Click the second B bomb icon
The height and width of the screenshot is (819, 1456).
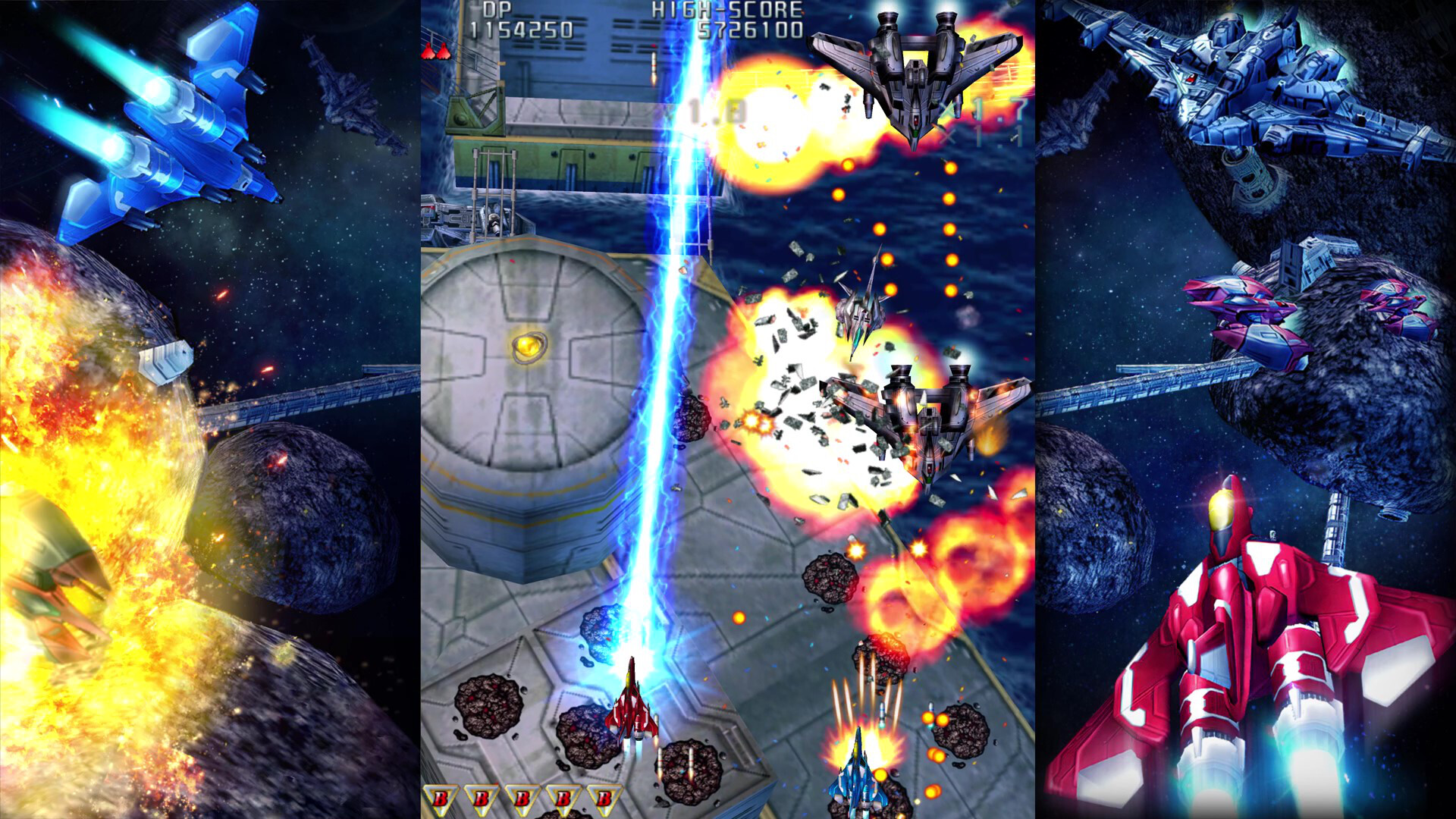(481, 798)
